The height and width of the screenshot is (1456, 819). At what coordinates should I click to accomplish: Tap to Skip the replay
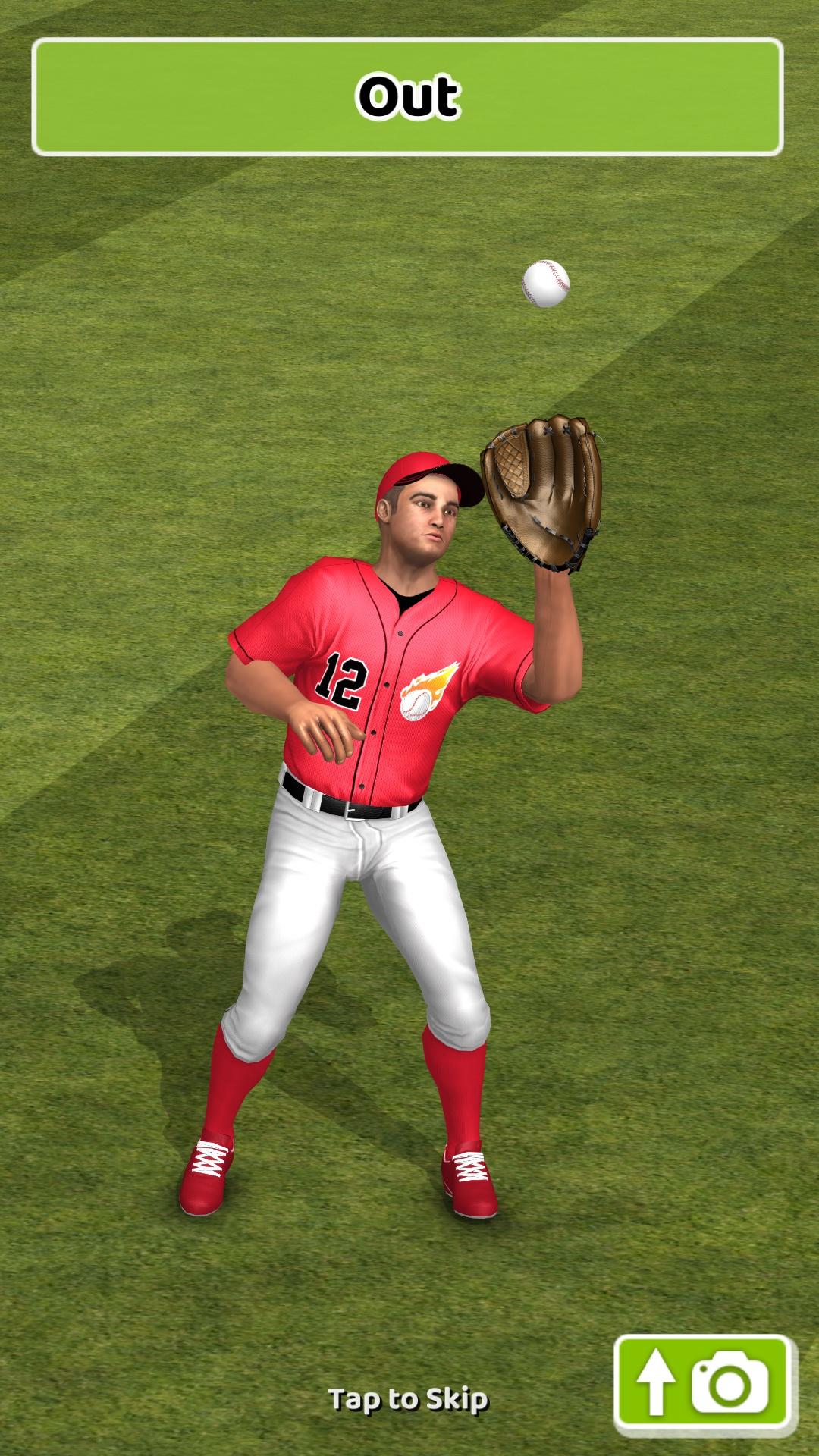[408, 1399]
